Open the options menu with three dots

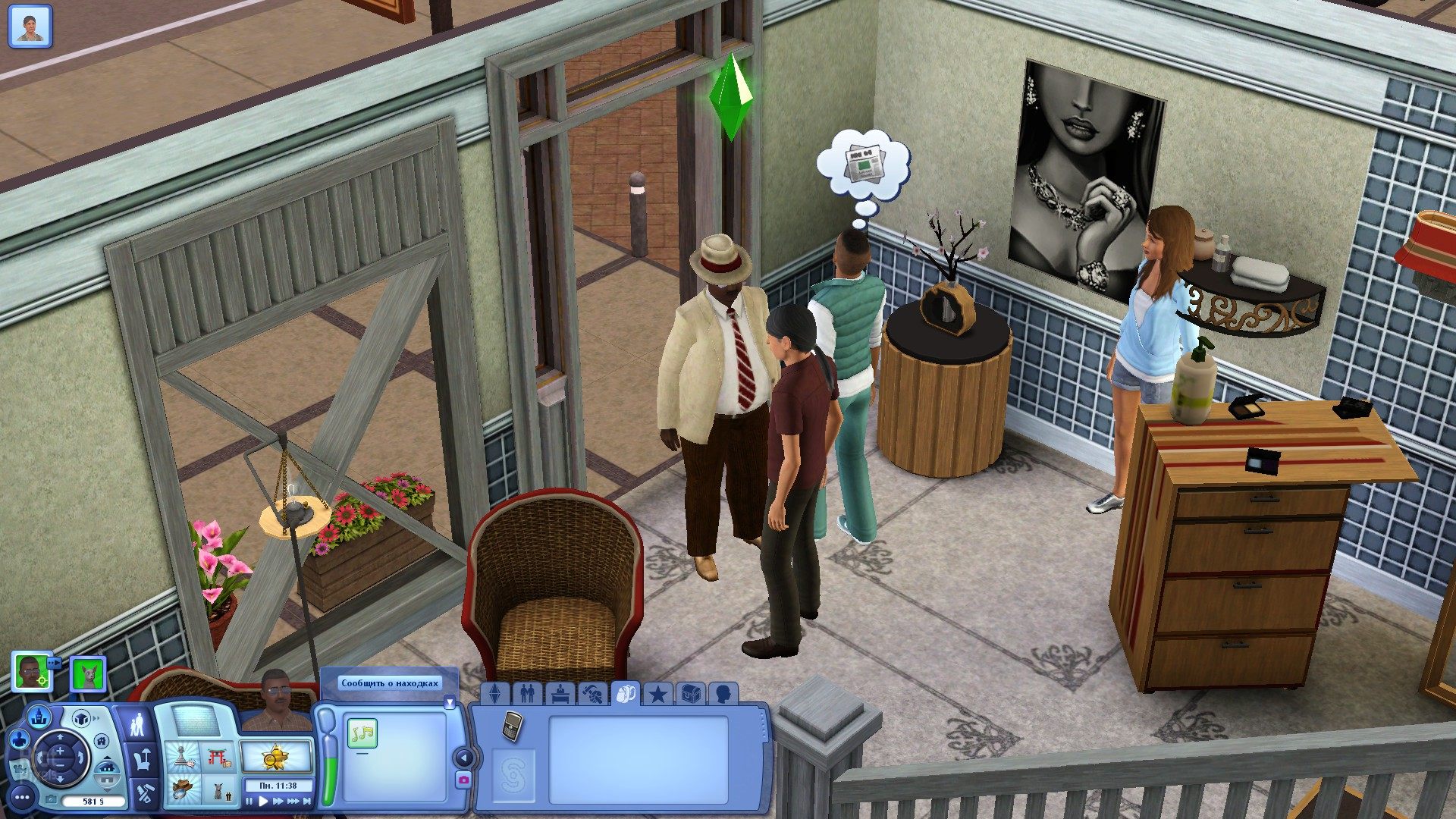(x=22, y=796)
